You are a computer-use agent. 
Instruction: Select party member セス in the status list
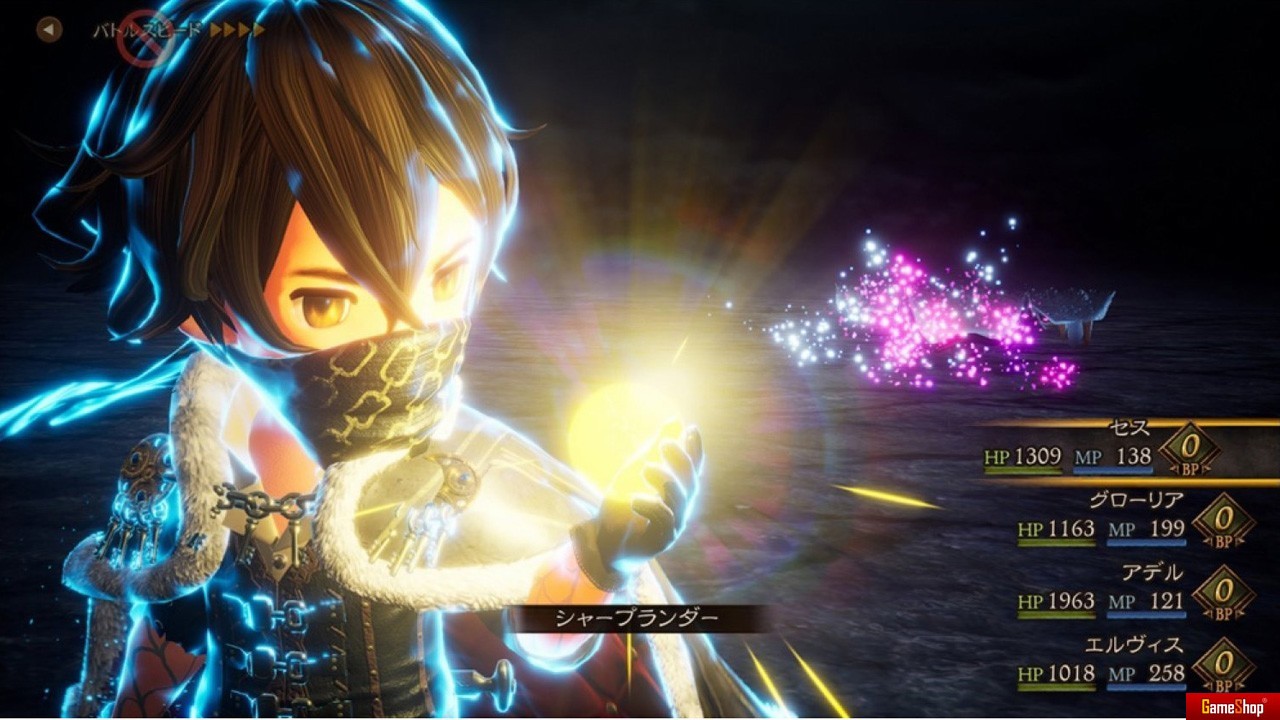(x=1130, y=429)
